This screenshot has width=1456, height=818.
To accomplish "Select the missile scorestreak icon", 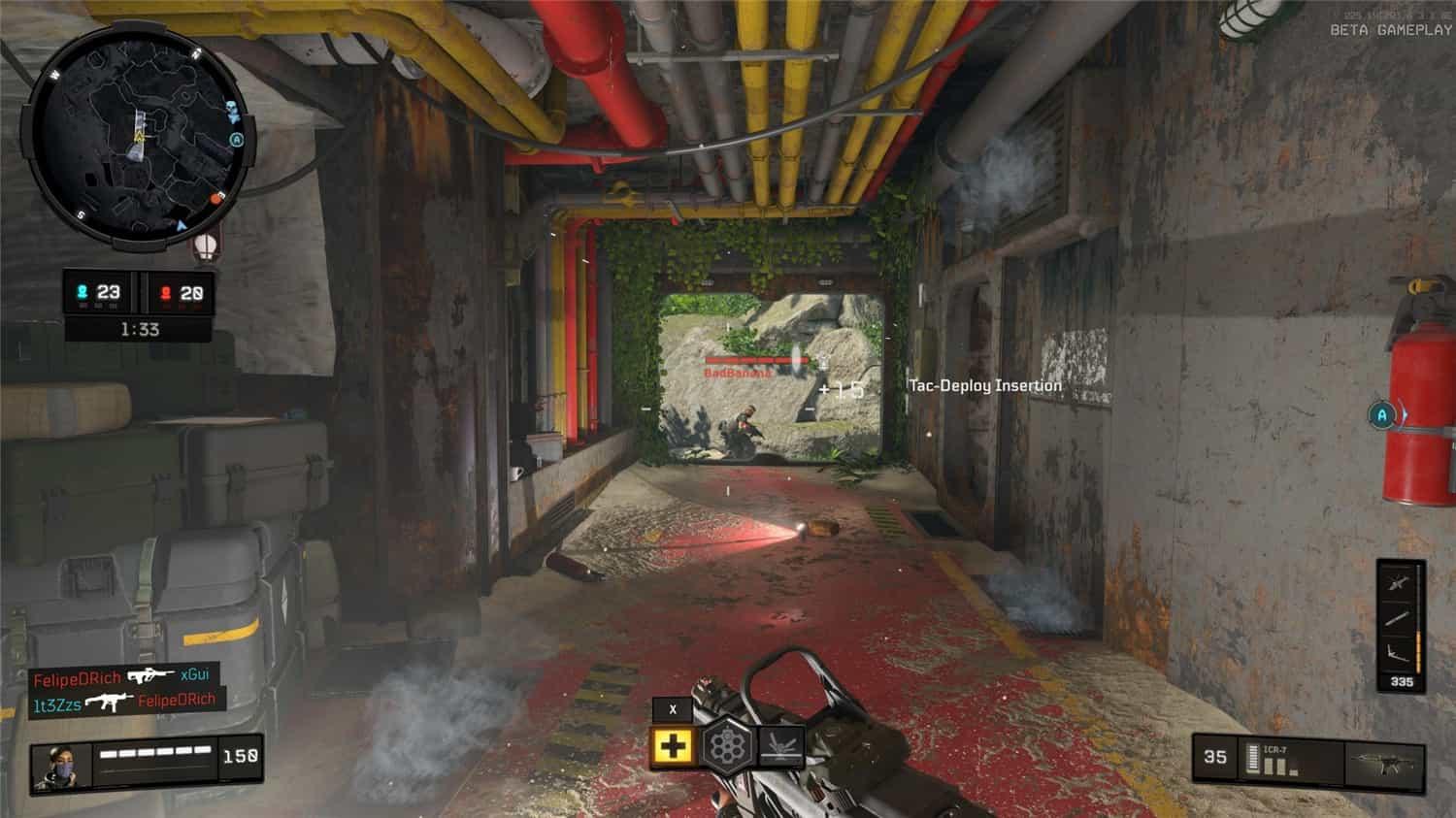I will point(1398,618).
